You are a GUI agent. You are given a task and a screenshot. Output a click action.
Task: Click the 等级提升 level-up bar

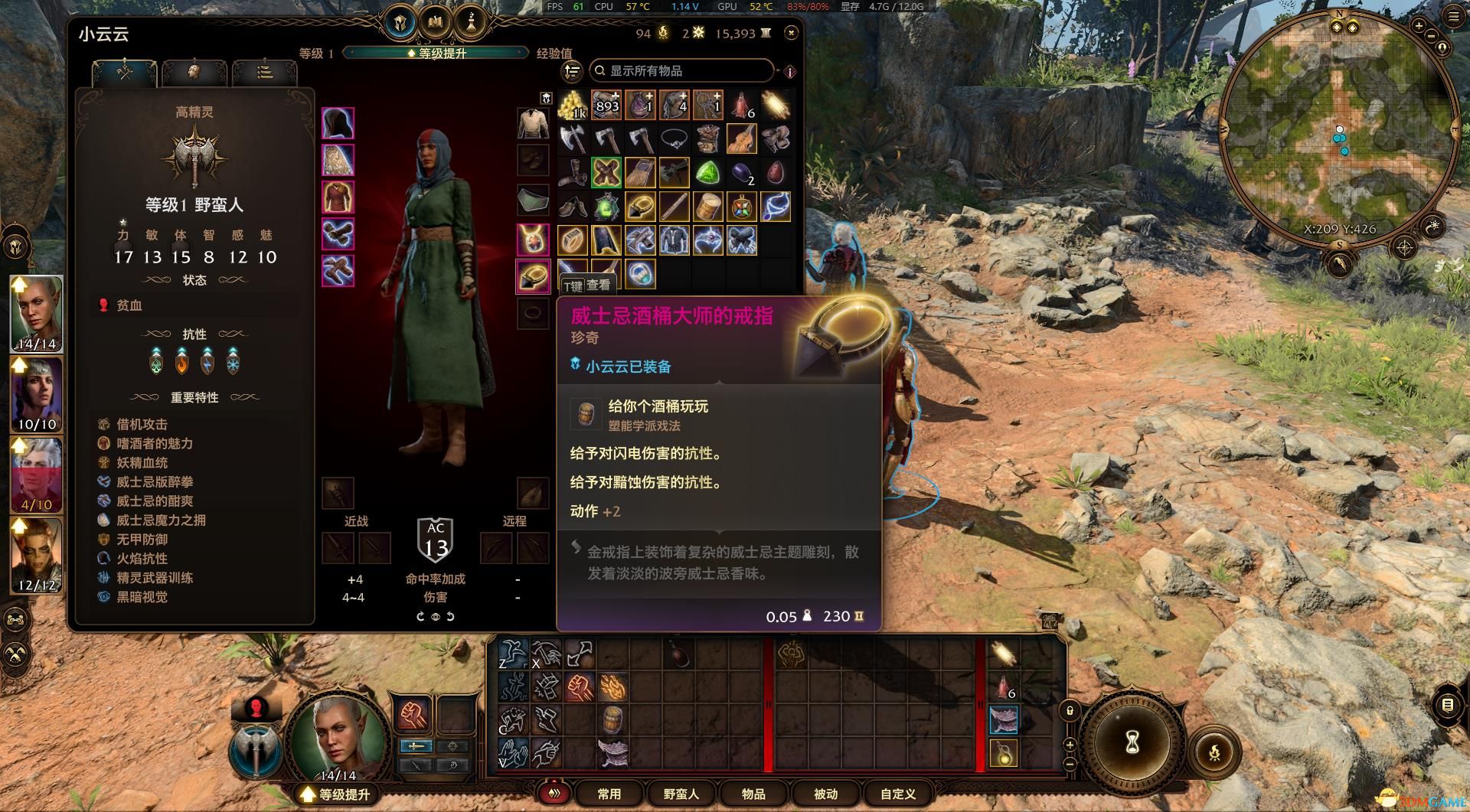tap(436, 53)
